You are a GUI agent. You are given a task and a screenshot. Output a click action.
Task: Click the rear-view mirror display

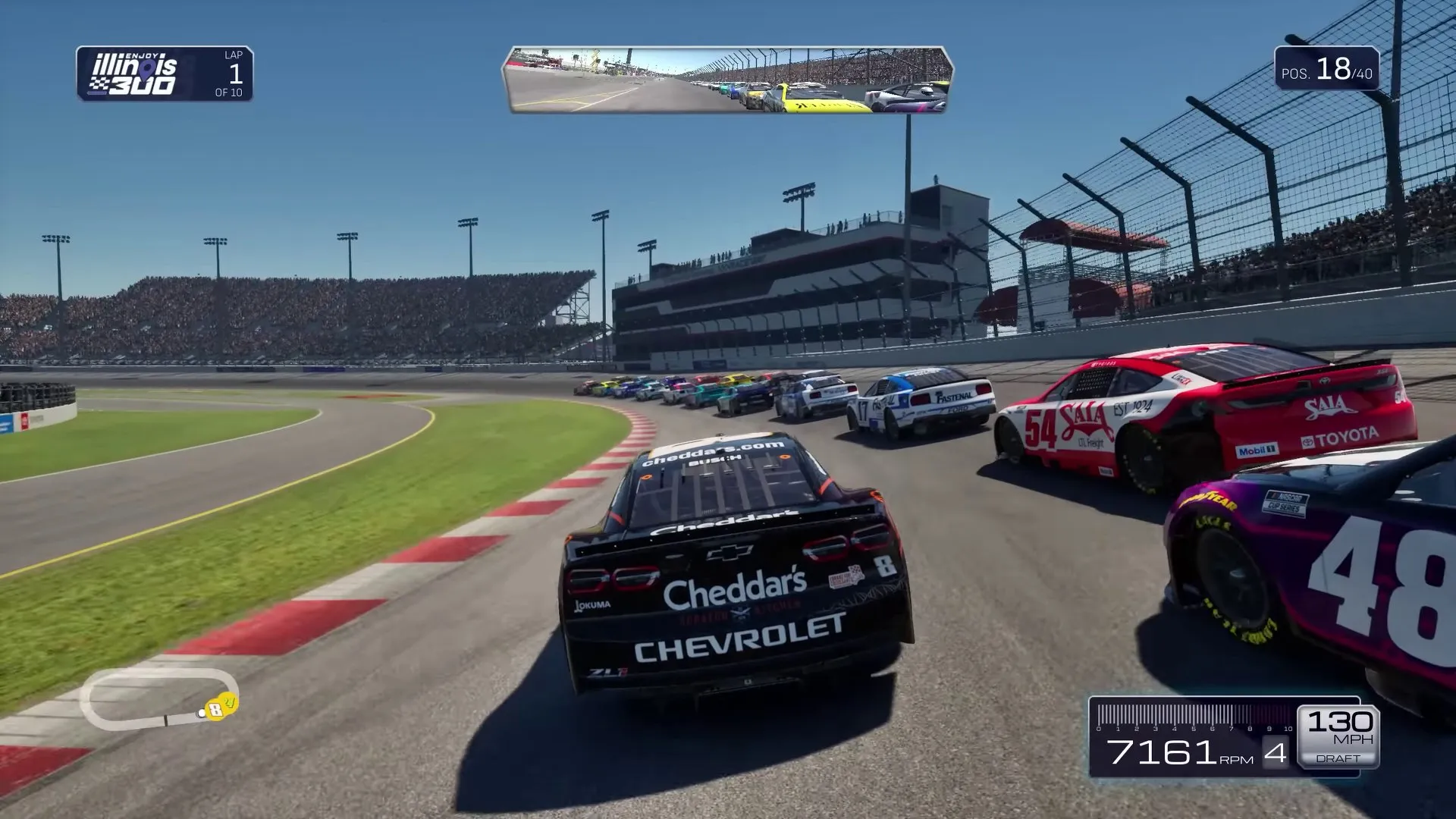point(727,80)
